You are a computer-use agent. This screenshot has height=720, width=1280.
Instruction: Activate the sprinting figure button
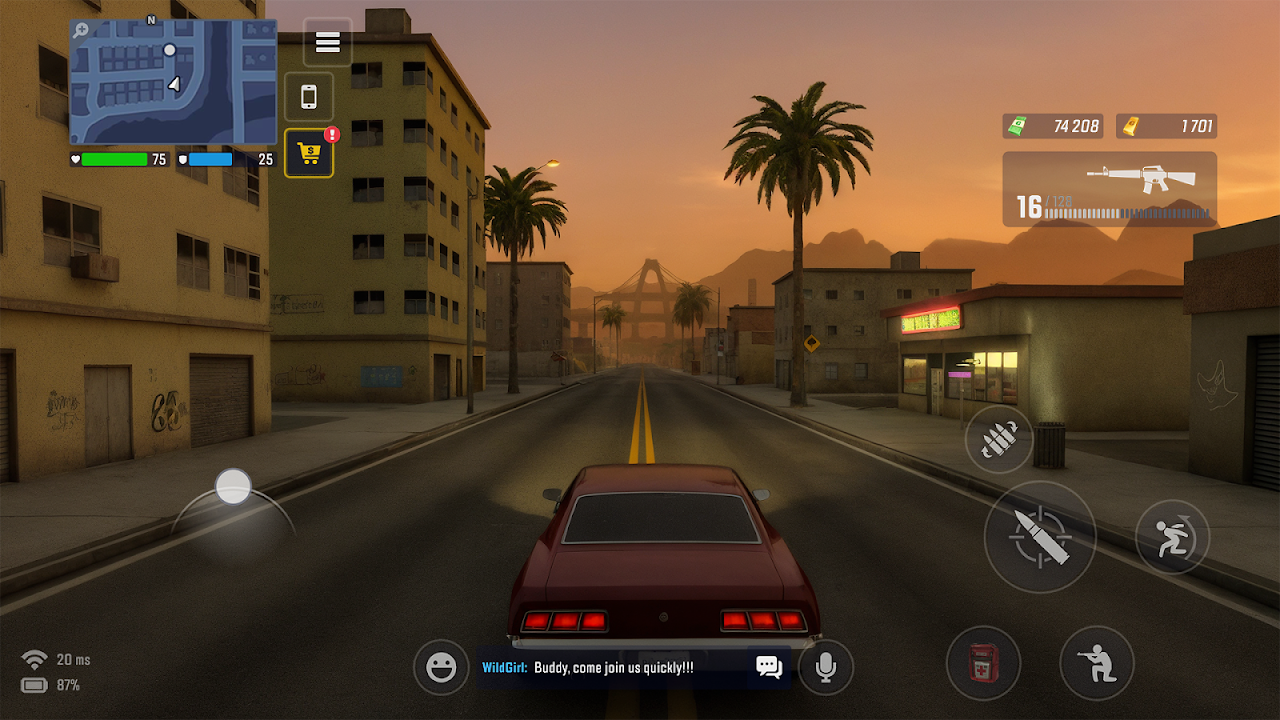tap(1172, 537)
